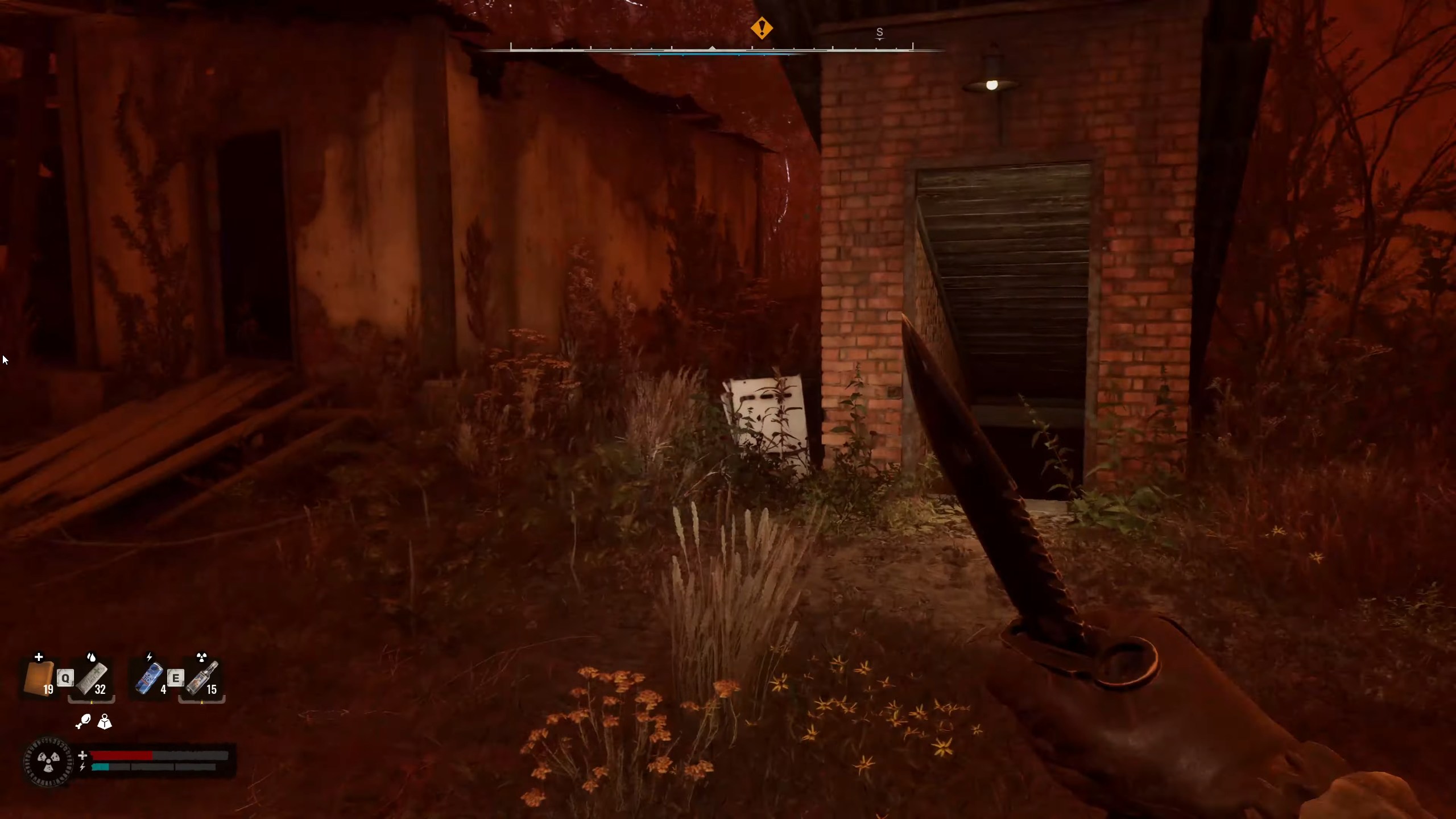Toggle the stamina bolt icon next to bars

pos(82,768)
